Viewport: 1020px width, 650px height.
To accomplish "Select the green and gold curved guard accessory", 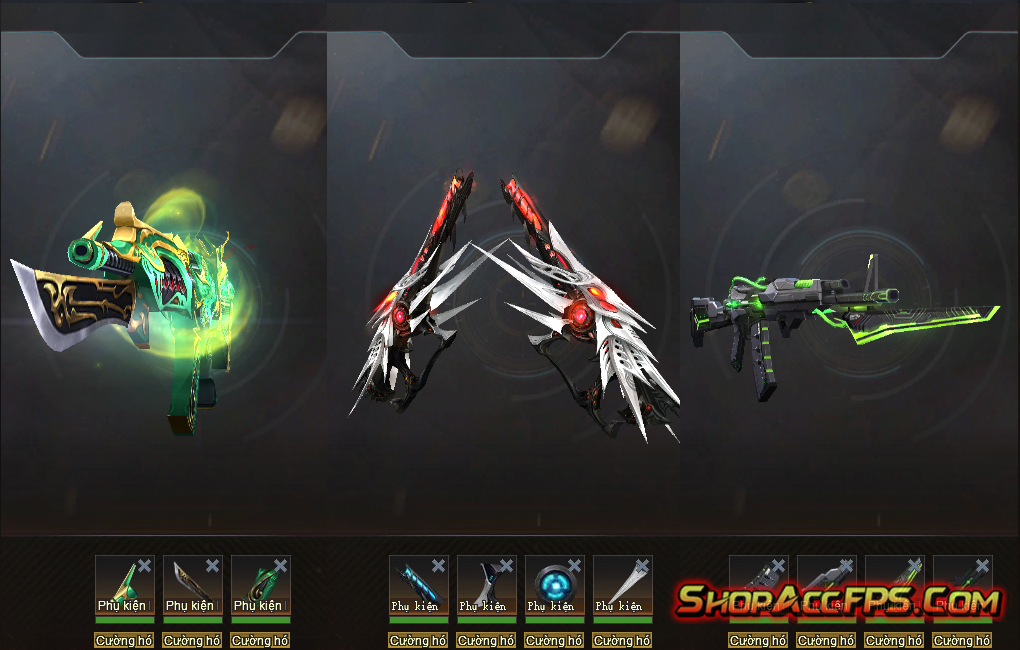I will pos(257,581).
